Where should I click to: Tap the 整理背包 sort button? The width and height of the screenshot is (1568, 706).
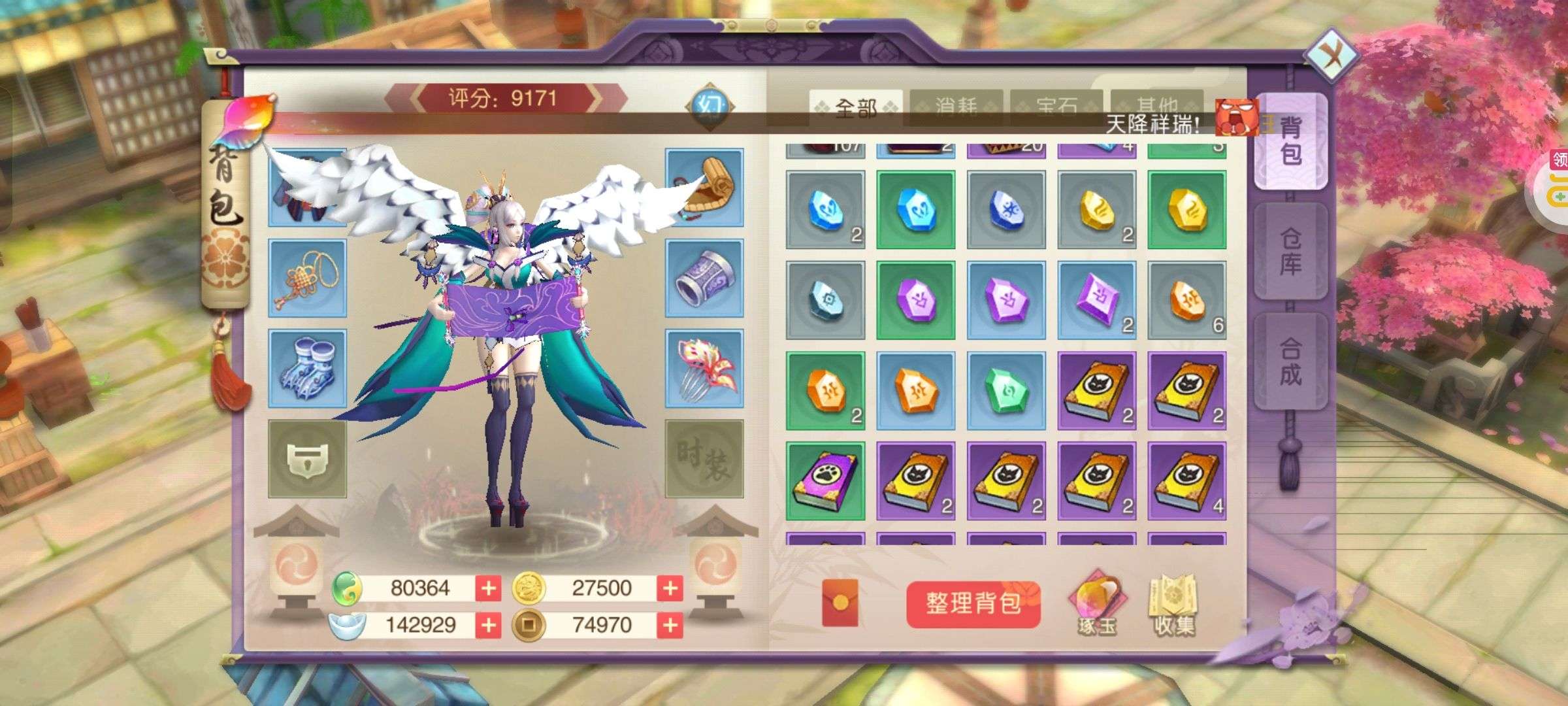click(x=973, y=603)
